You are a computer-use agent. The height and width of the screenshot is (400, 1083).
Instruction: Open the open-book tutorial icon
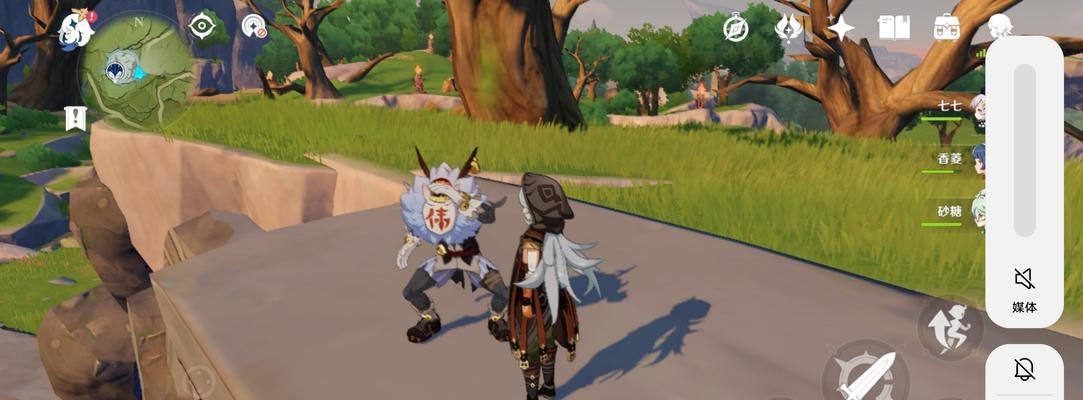click(x=893, y=28)
